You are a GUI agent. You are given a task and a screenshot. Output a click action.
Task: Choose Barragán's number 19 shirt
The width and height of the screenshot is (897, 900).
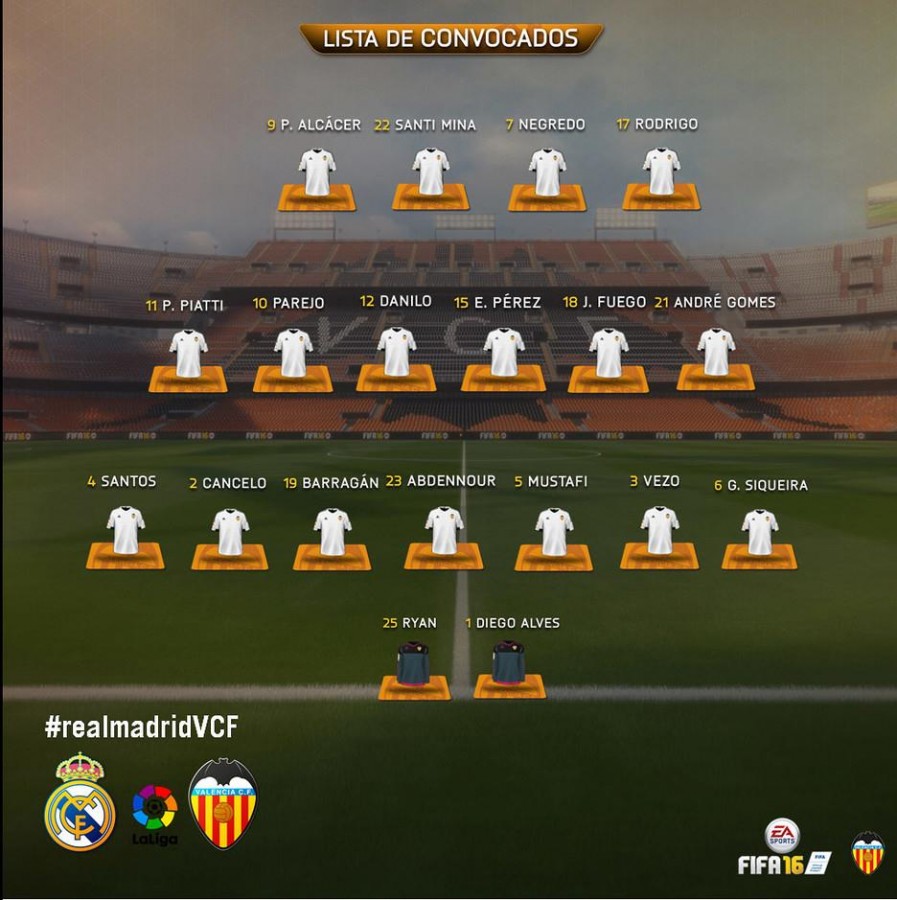tap(332, 532)
